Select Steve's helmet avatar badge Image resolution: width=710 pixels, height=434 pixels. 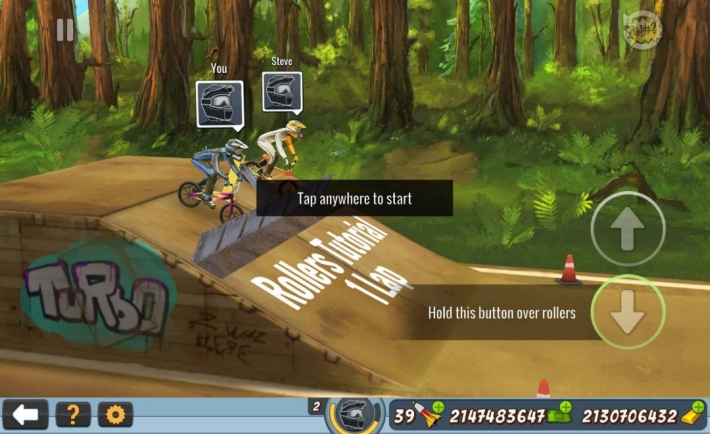(x=282, y=92)
